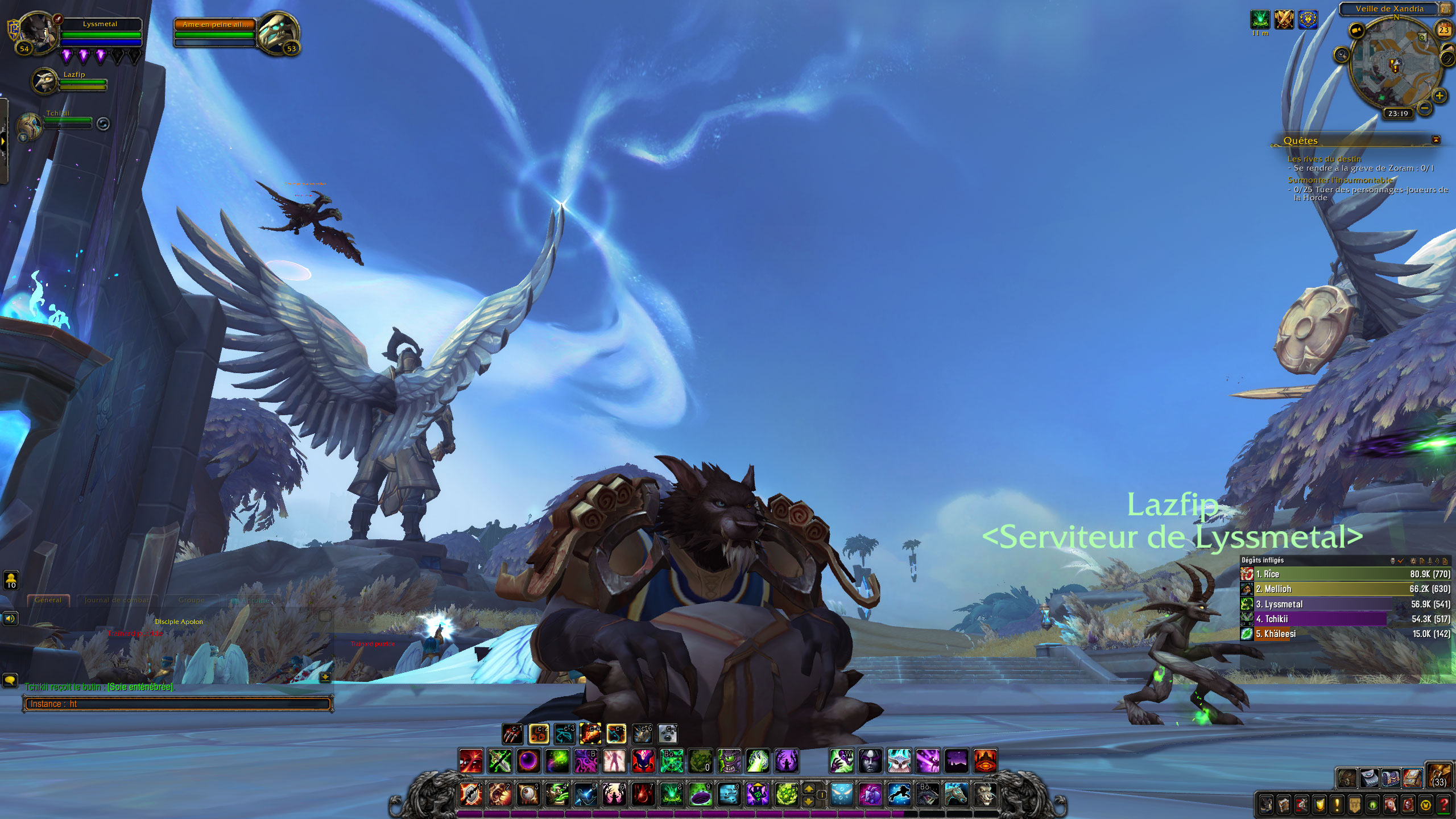Open the main backpack showing 33 free slots

tap(1439, 776)
